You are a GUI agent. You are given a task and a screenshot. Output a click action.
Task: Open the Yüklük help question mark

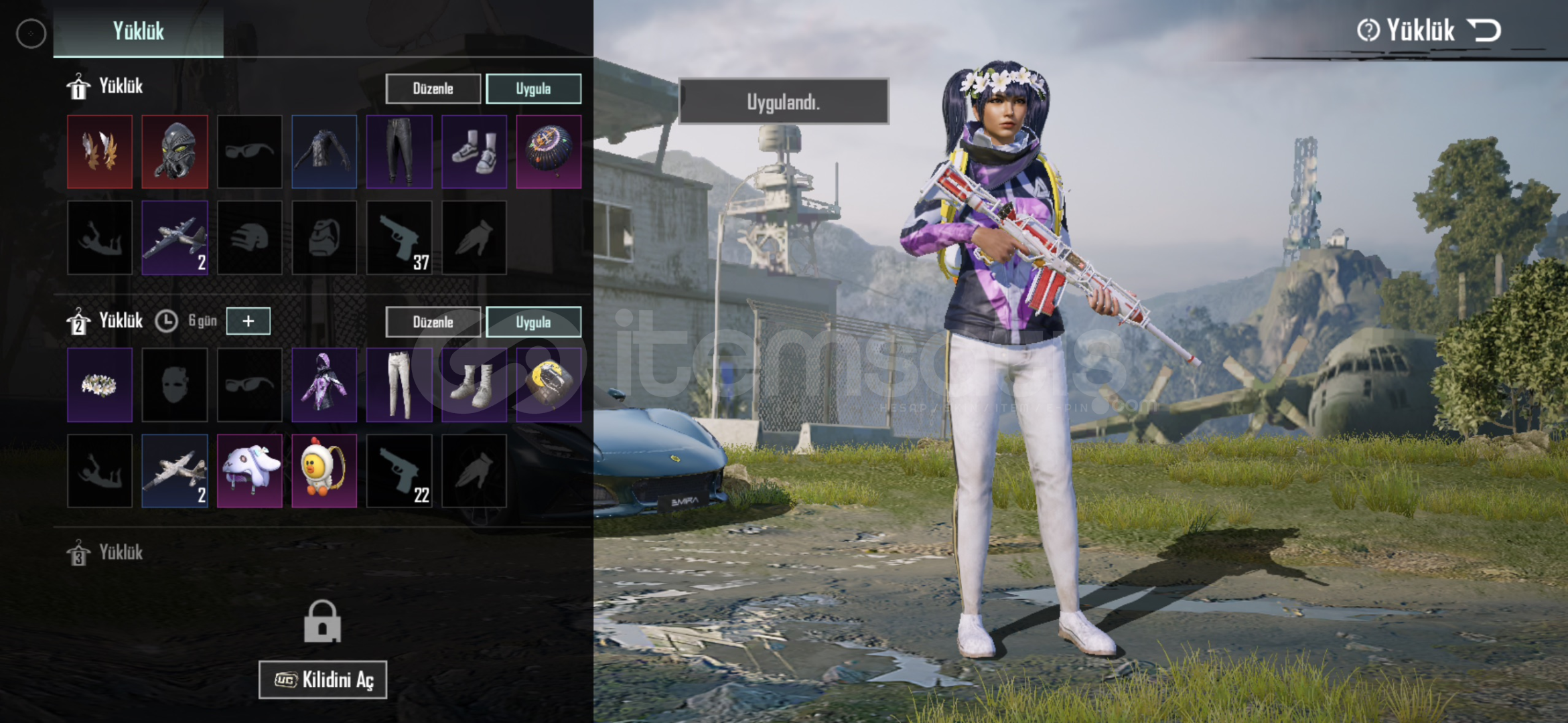coord(1368,31)
